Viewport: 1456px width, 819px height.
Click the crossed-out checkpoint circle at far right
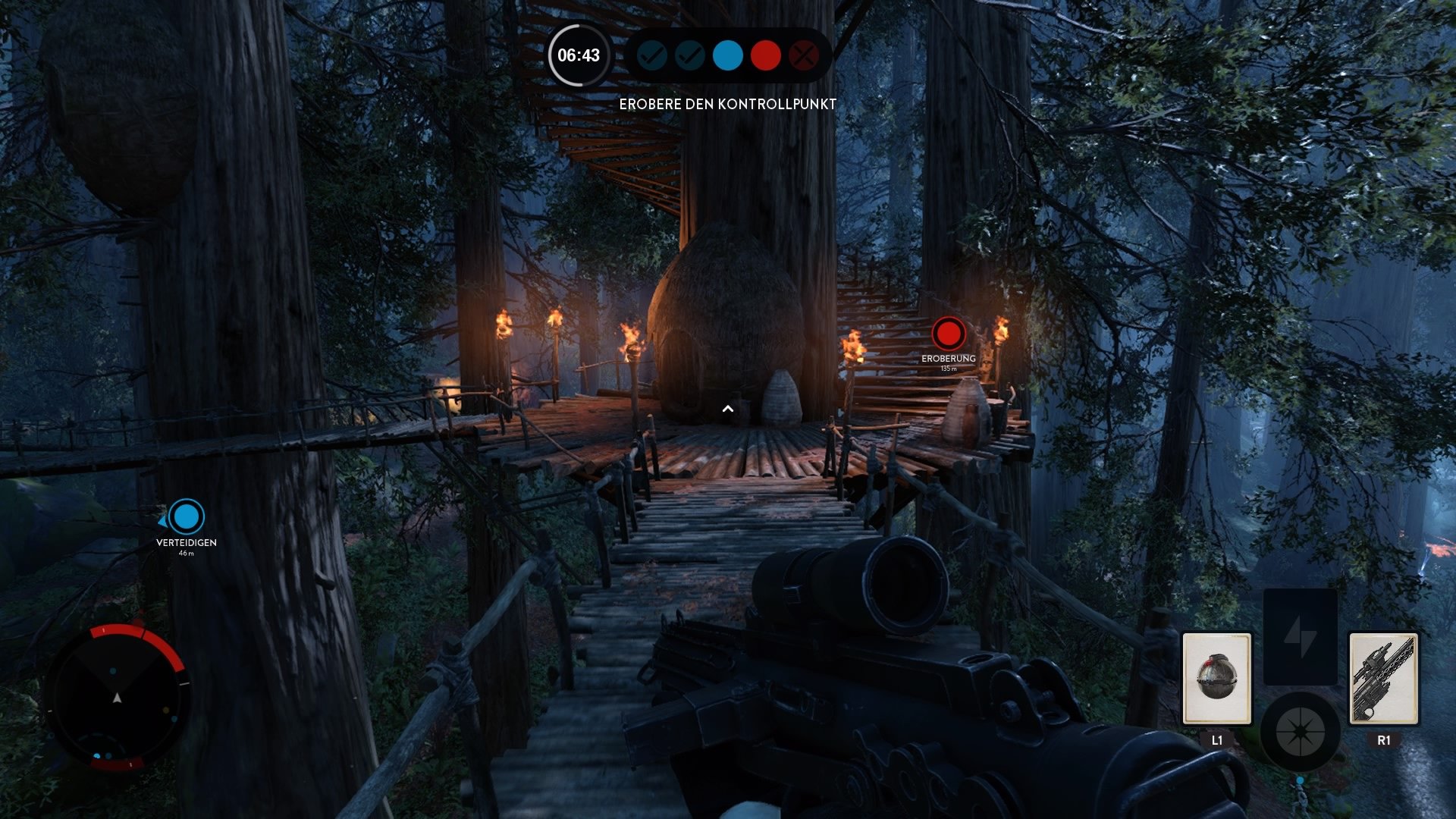tap(804, 55)
